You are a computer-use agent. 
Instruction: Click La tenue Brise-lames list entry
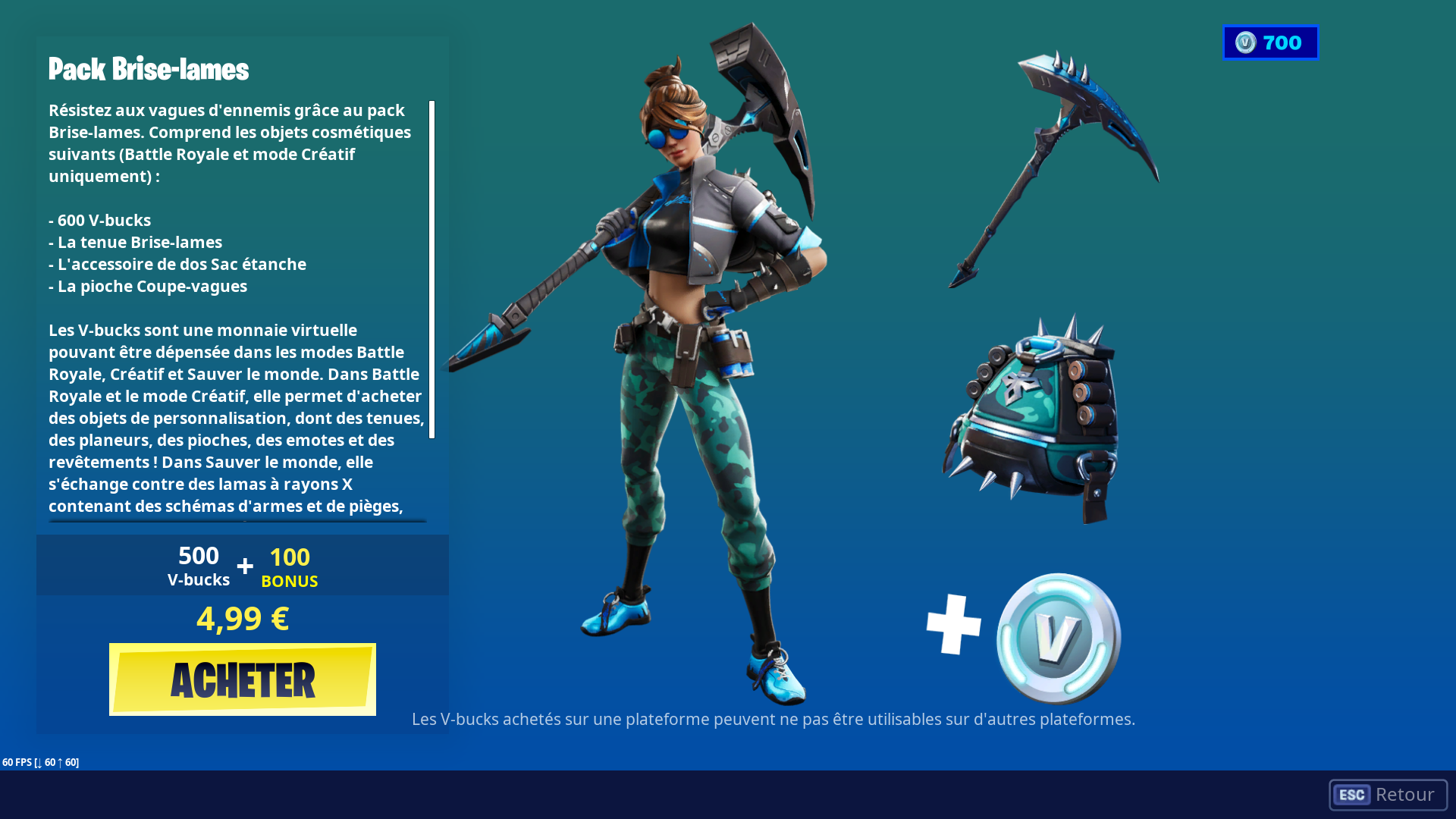coord(135,242)
